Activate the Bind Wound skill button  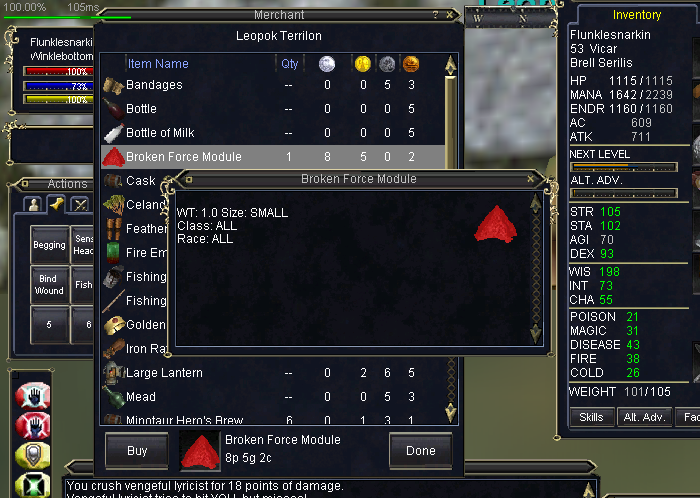click(x=49, y=285)
